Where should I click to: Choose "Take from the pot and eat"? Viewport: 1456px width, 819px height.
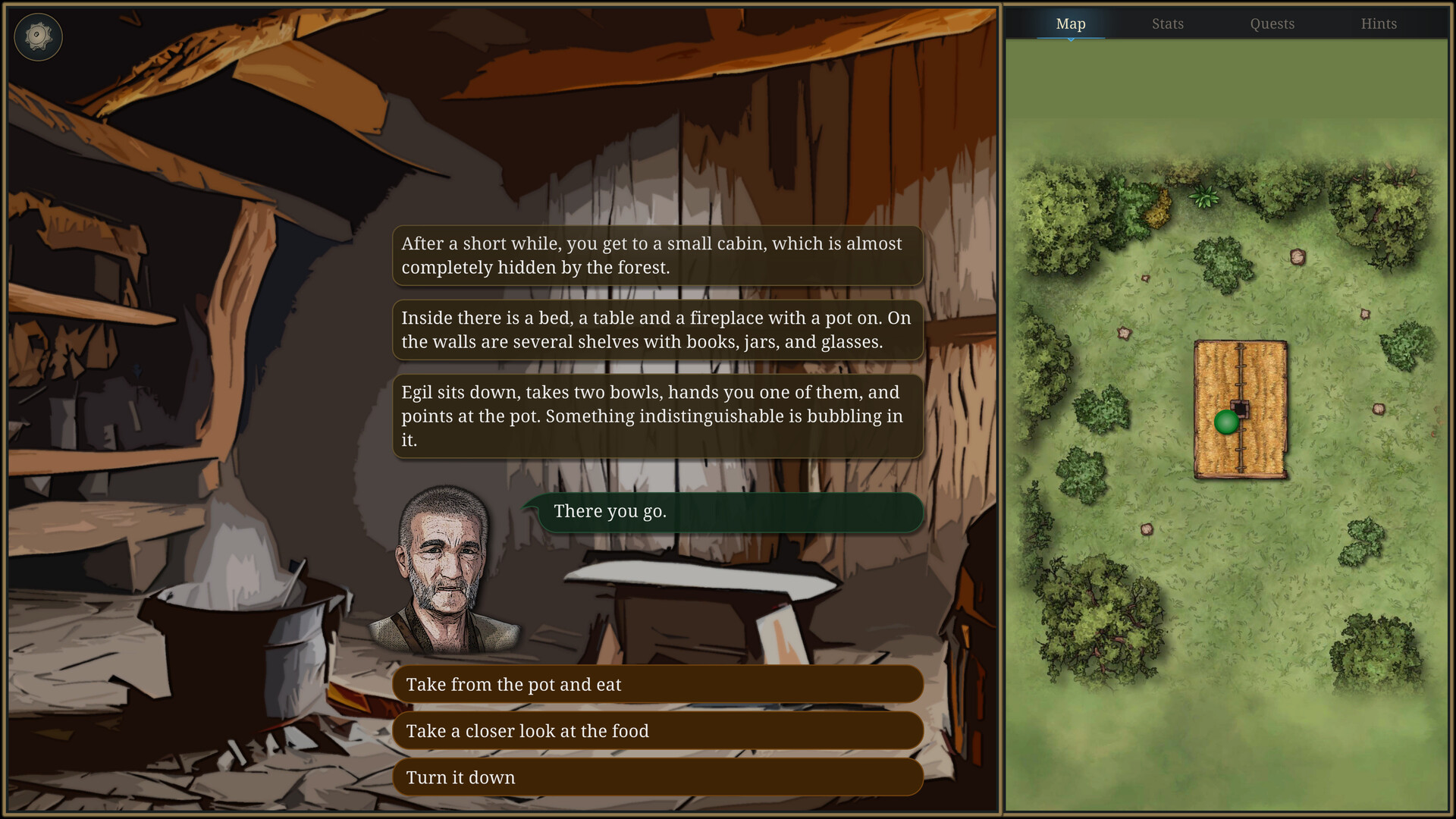657,684
